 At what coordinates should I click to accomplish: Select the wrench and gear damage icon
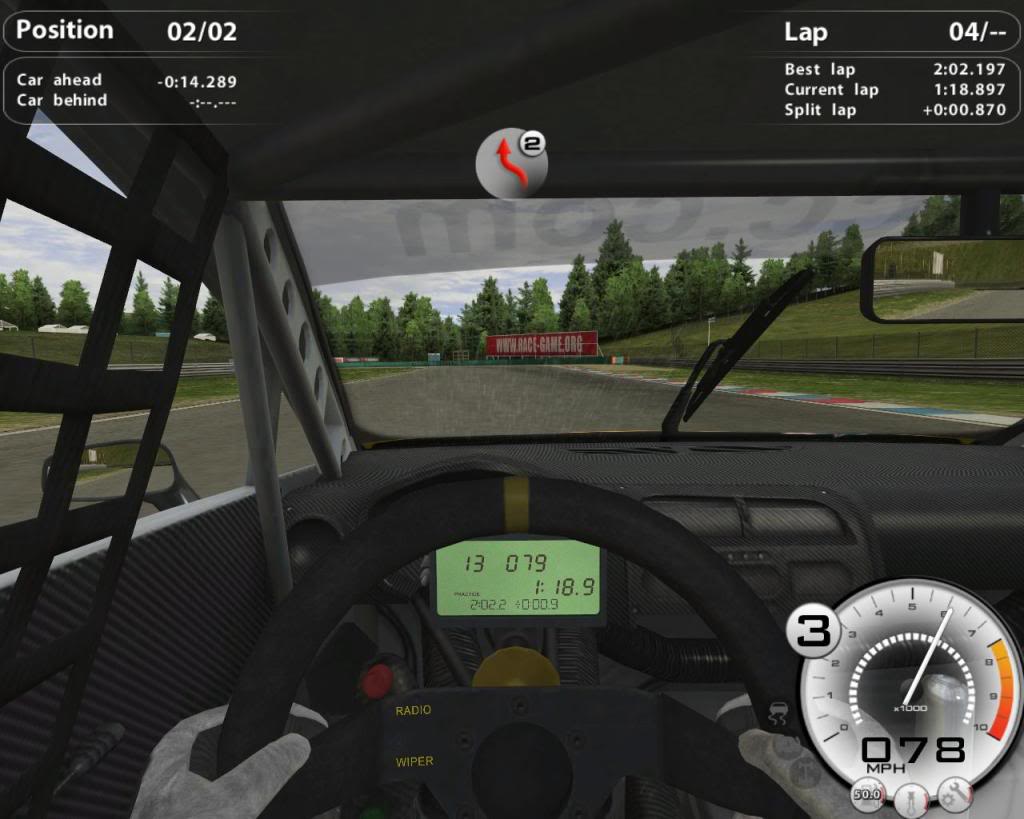point(953,794)
